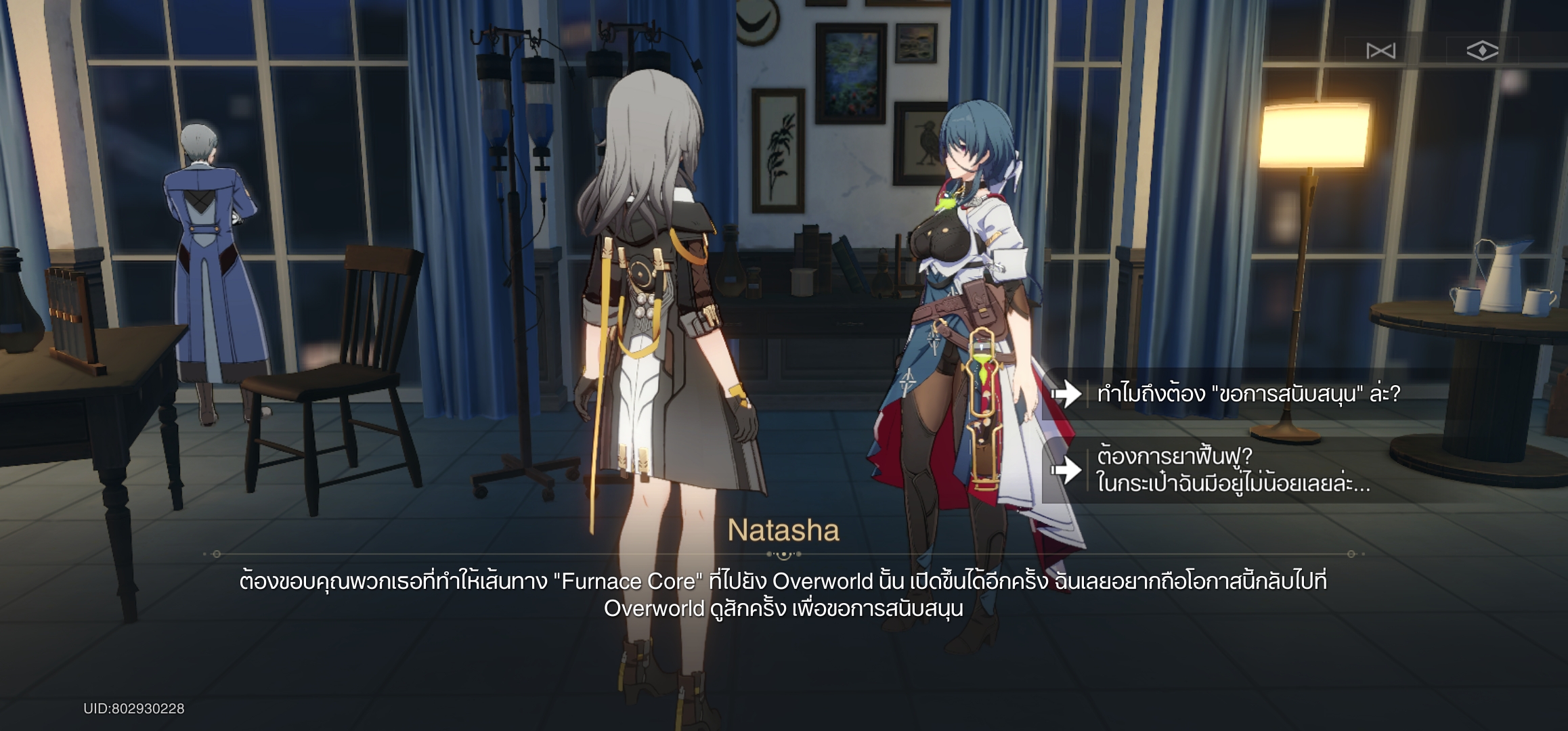Choose the reply asking why "ขอการสนับสนุน"
Image resolution: width=1568 pixels, height=731 pixels.
click(1247, 394)
